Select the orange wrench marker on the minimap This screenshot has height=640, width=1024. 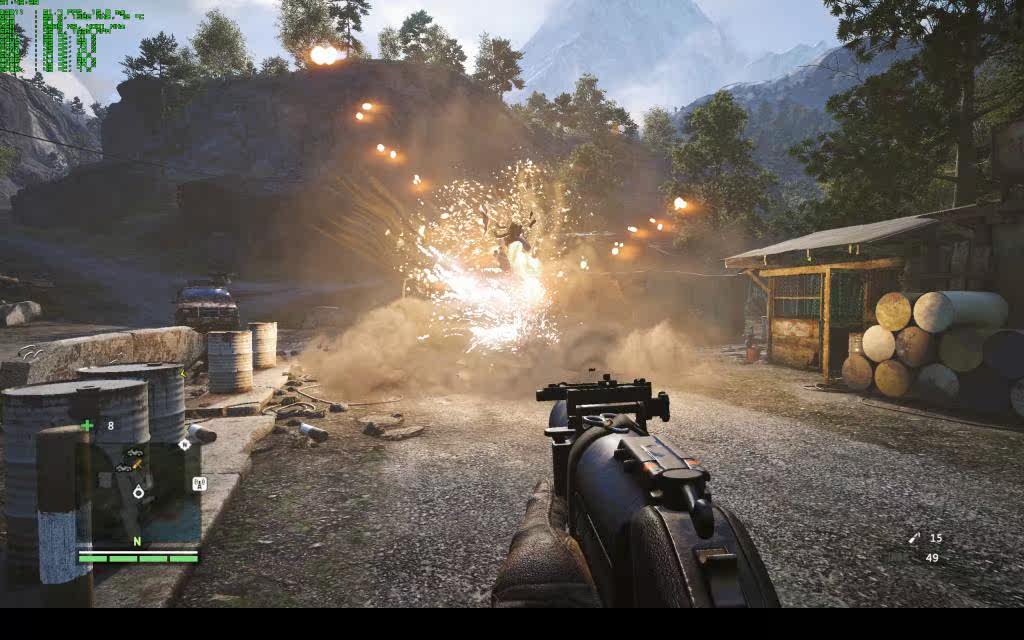[x=136, y=464]
